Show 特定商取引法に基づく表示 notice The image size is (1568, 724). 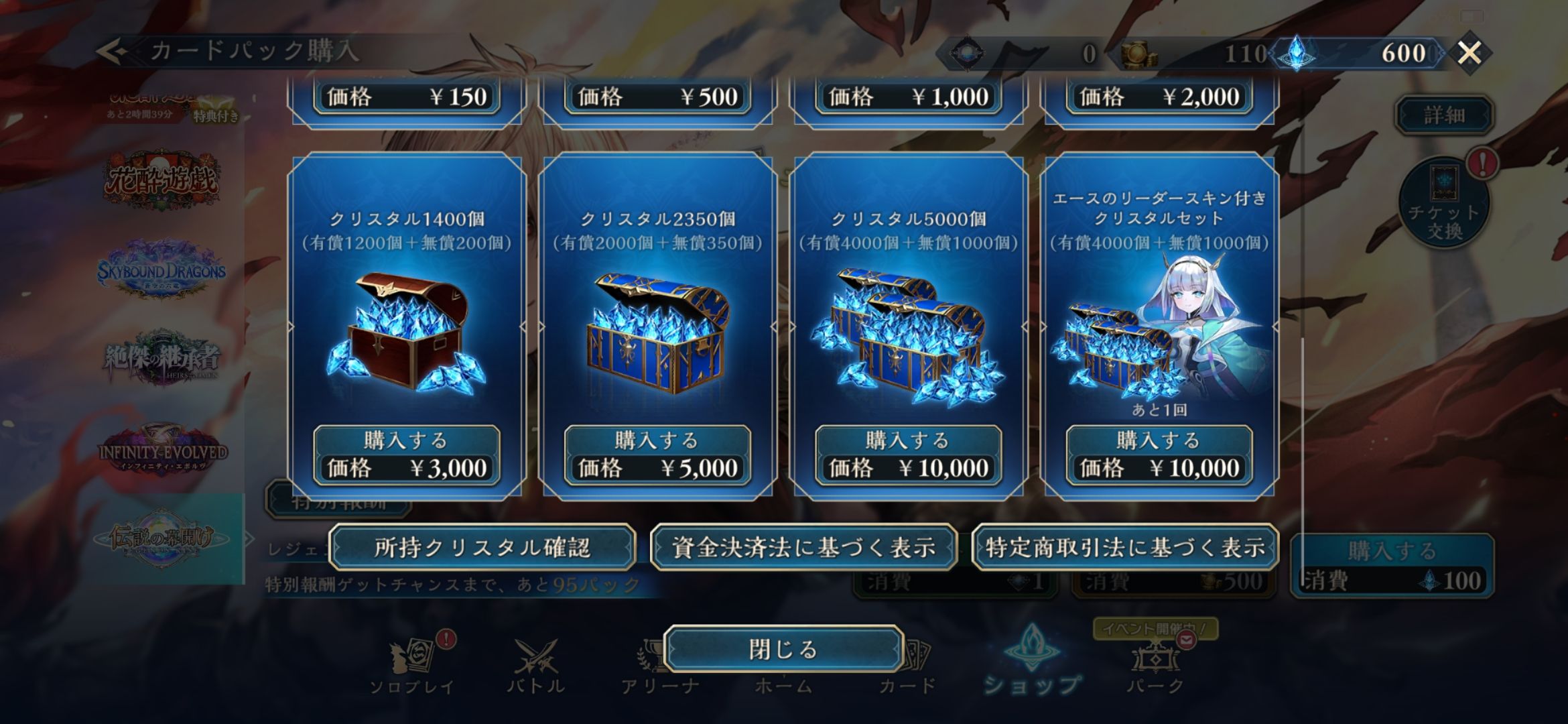click(x=1125, y=548)
